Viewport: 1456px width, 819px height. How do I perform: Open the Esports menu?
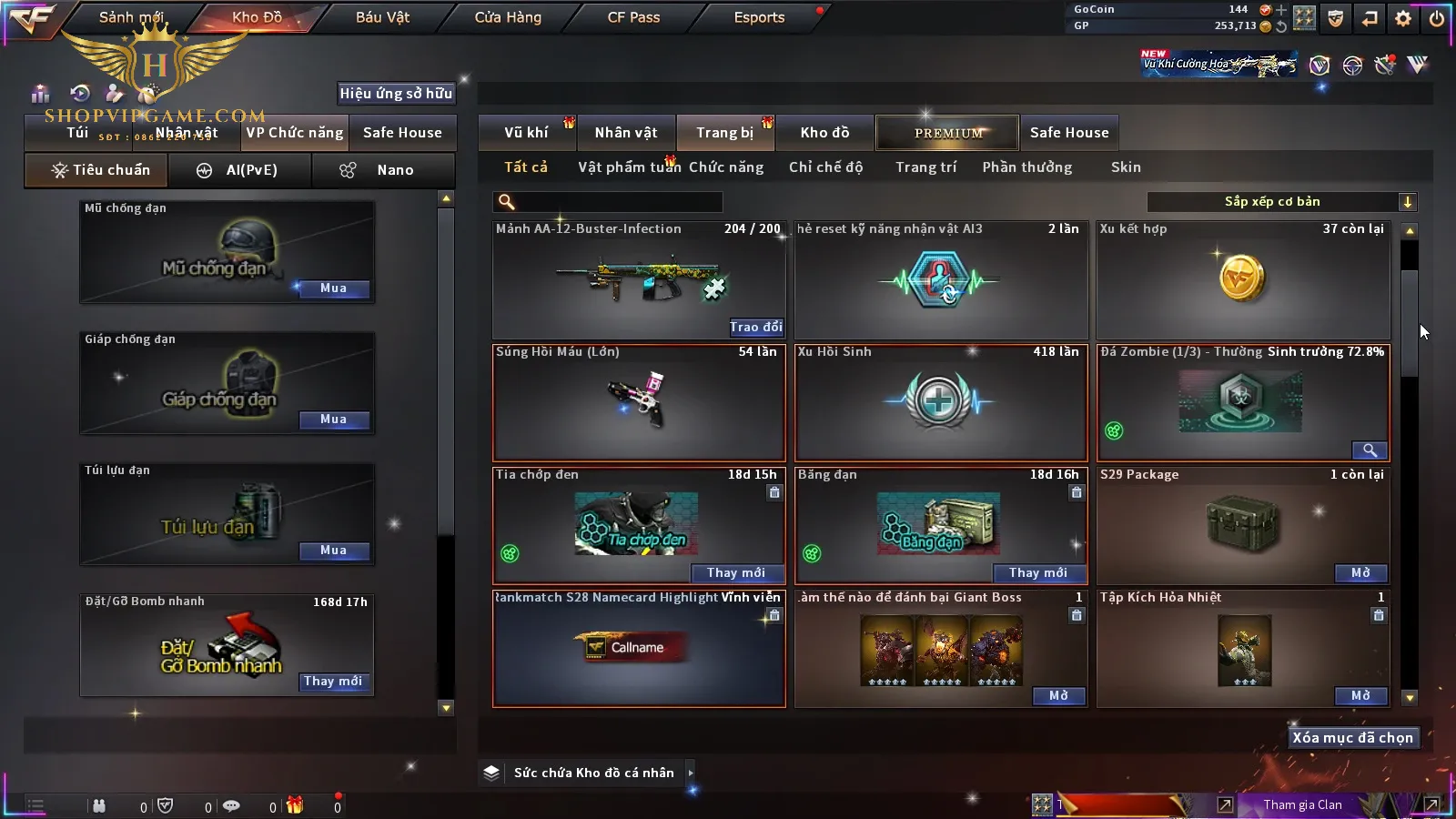(759, 17)
